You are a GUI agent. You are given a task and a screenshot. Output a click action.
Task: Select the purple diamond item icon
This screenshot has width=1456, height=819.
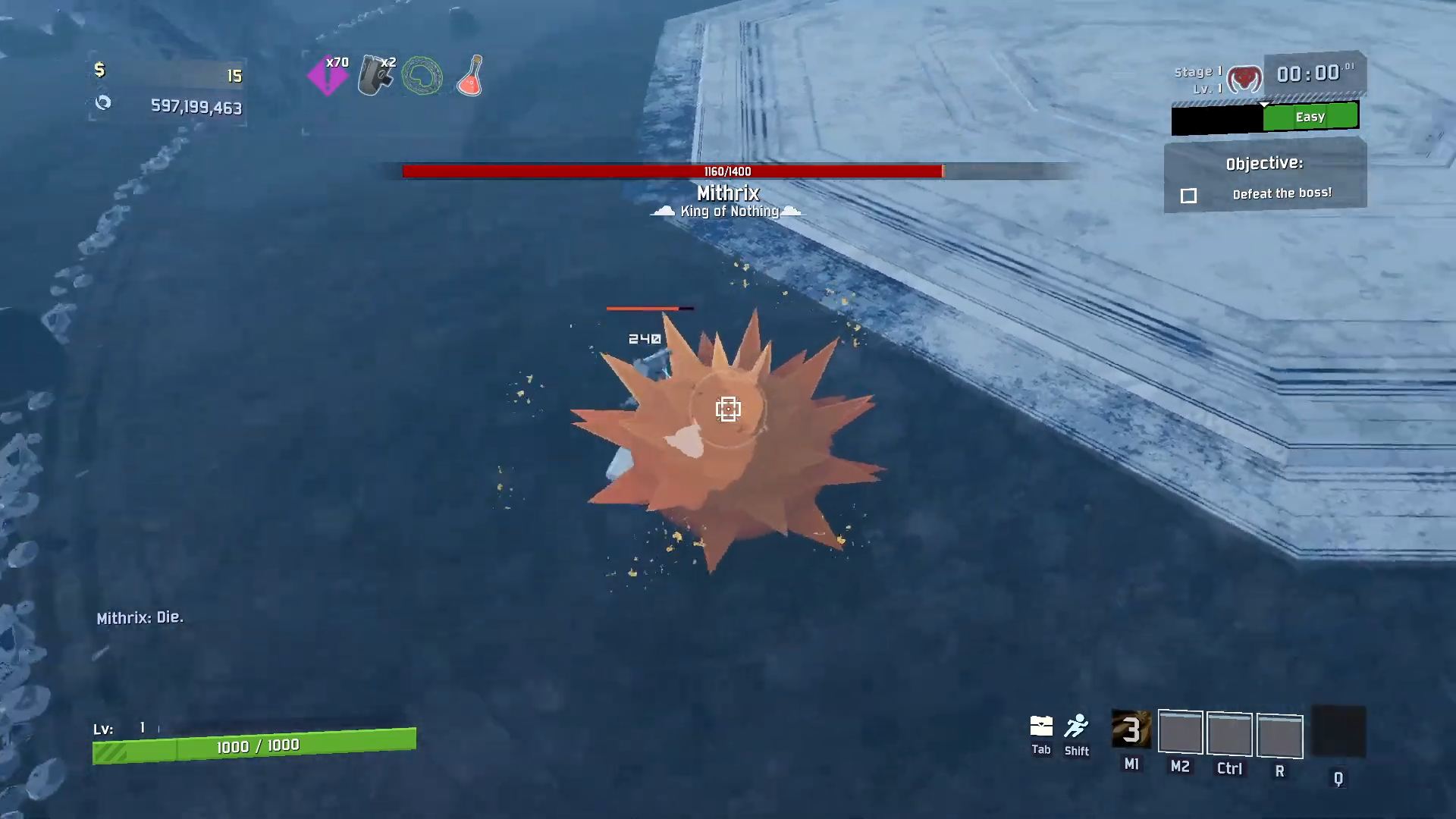328,77
